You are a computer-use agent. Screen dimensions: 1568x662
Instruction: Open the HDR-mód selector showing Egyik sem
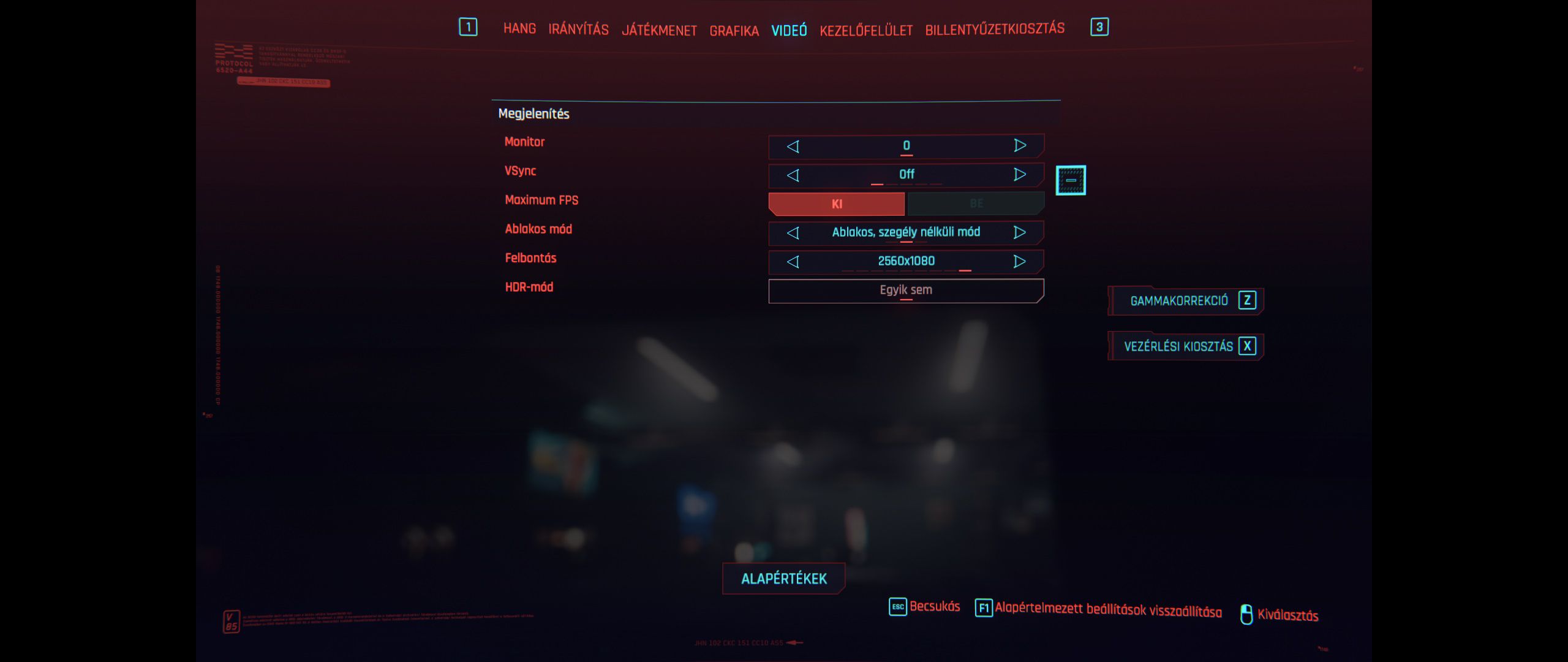click(905, 289)
